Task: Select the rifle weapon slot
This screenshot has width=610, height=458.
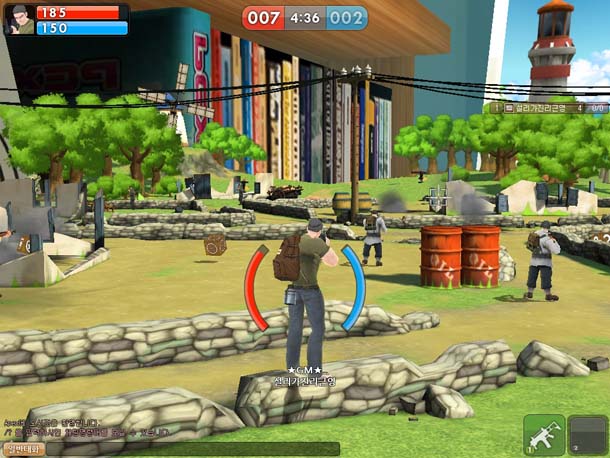Action: tap(544, 433)
